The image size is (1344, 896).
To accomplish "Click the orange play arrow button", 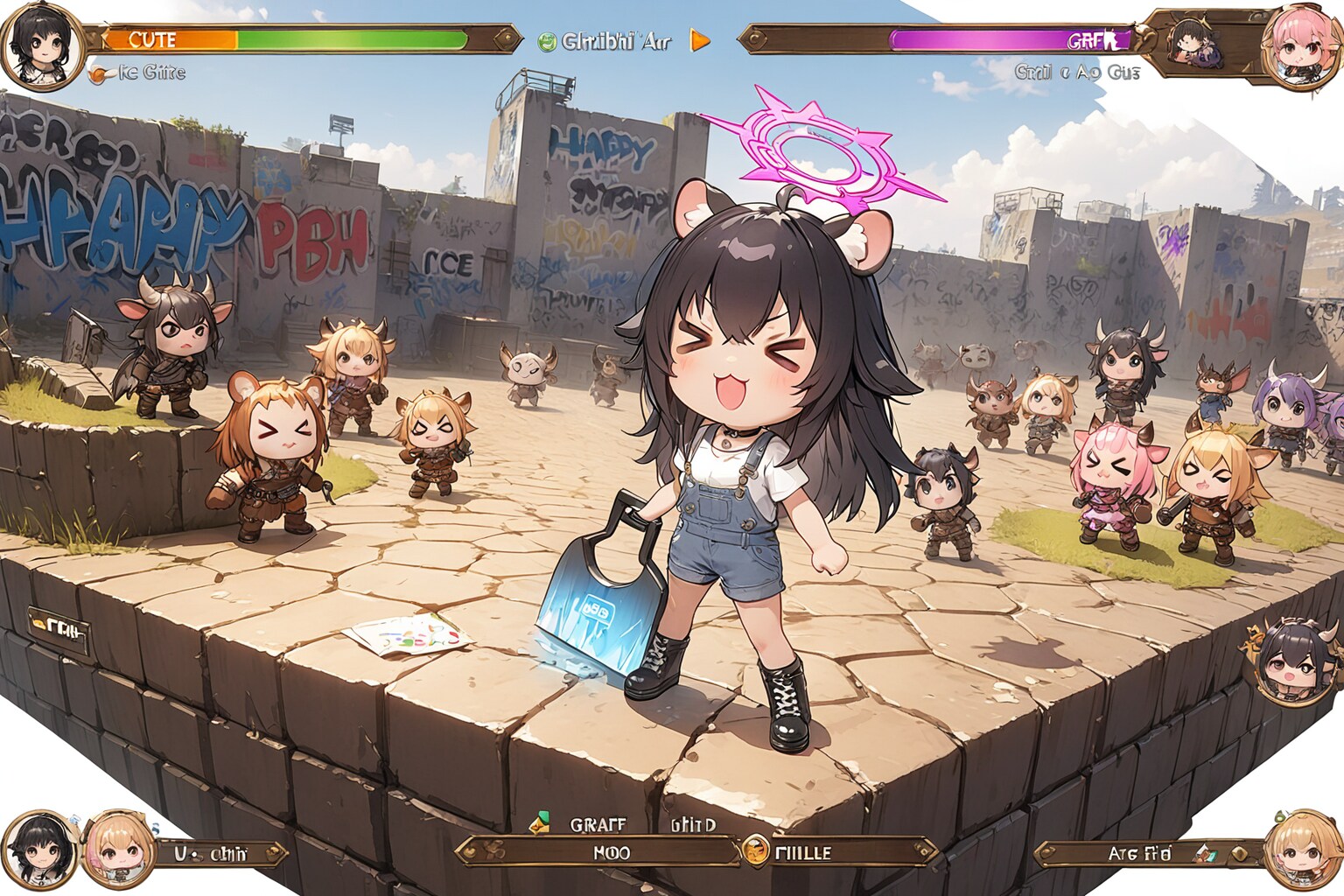I will pos(700,40).
